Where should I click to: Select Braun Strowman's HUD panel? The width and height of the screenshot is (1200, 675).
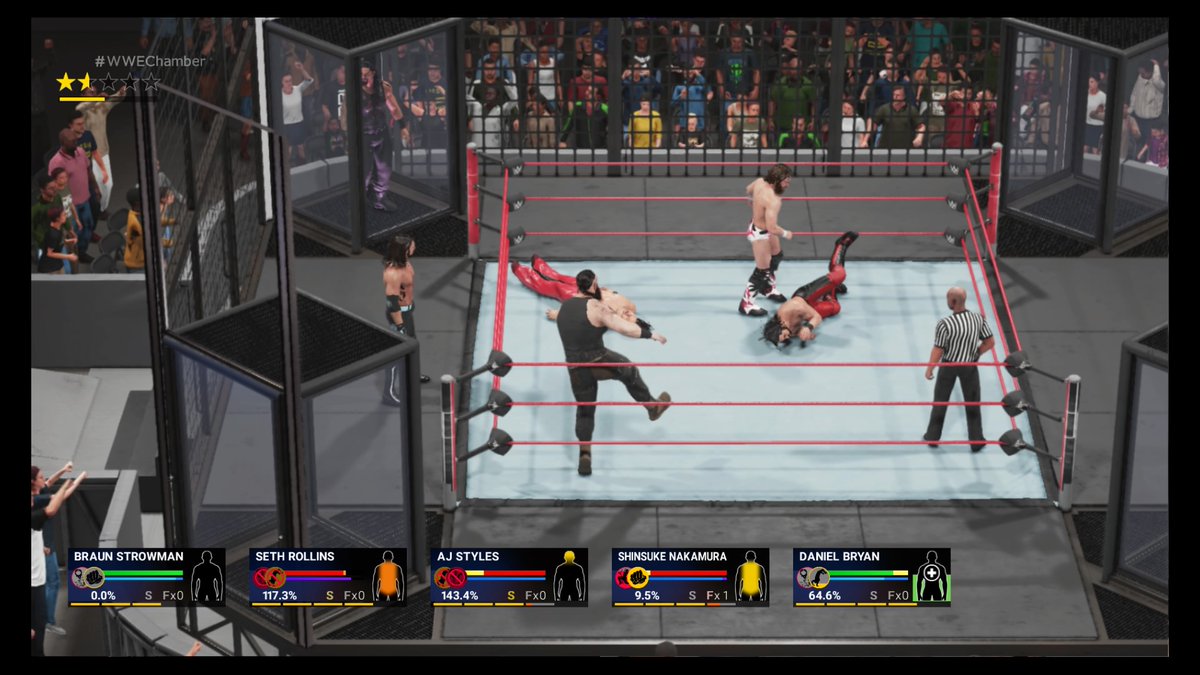point(146,577)
